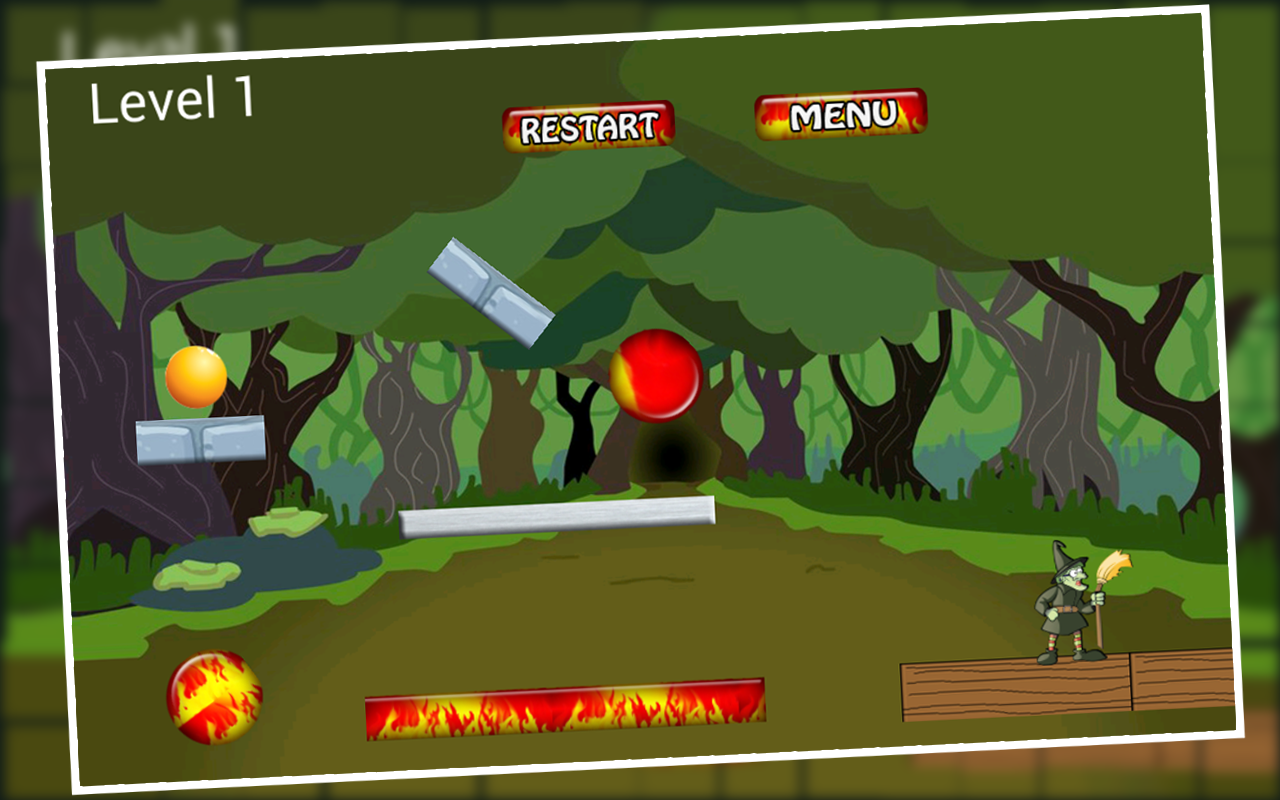Click the RESTART button

(x=588, y=124)
